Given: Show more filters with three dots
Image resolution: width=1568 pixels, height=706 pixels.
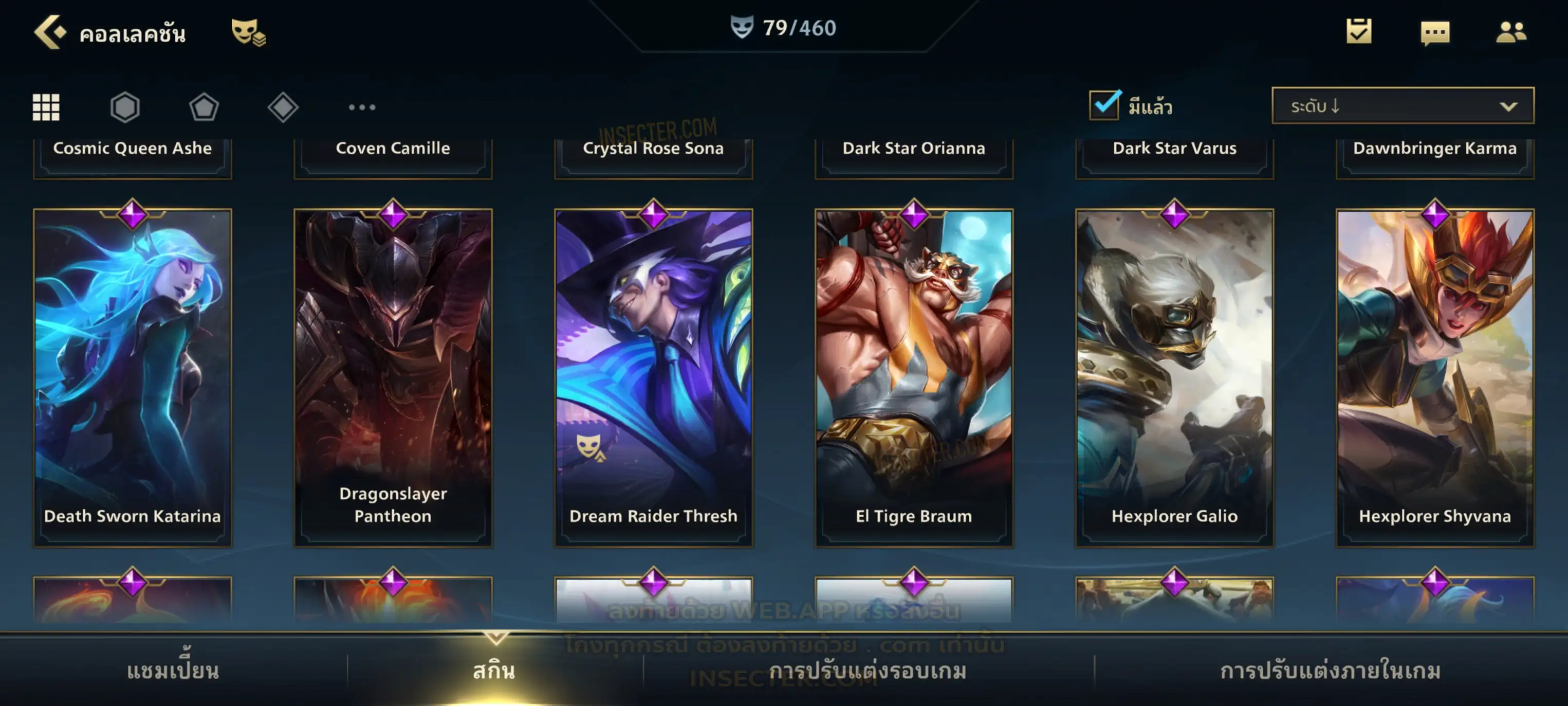Looking at the screenshot, I should [x=362, y=107].
